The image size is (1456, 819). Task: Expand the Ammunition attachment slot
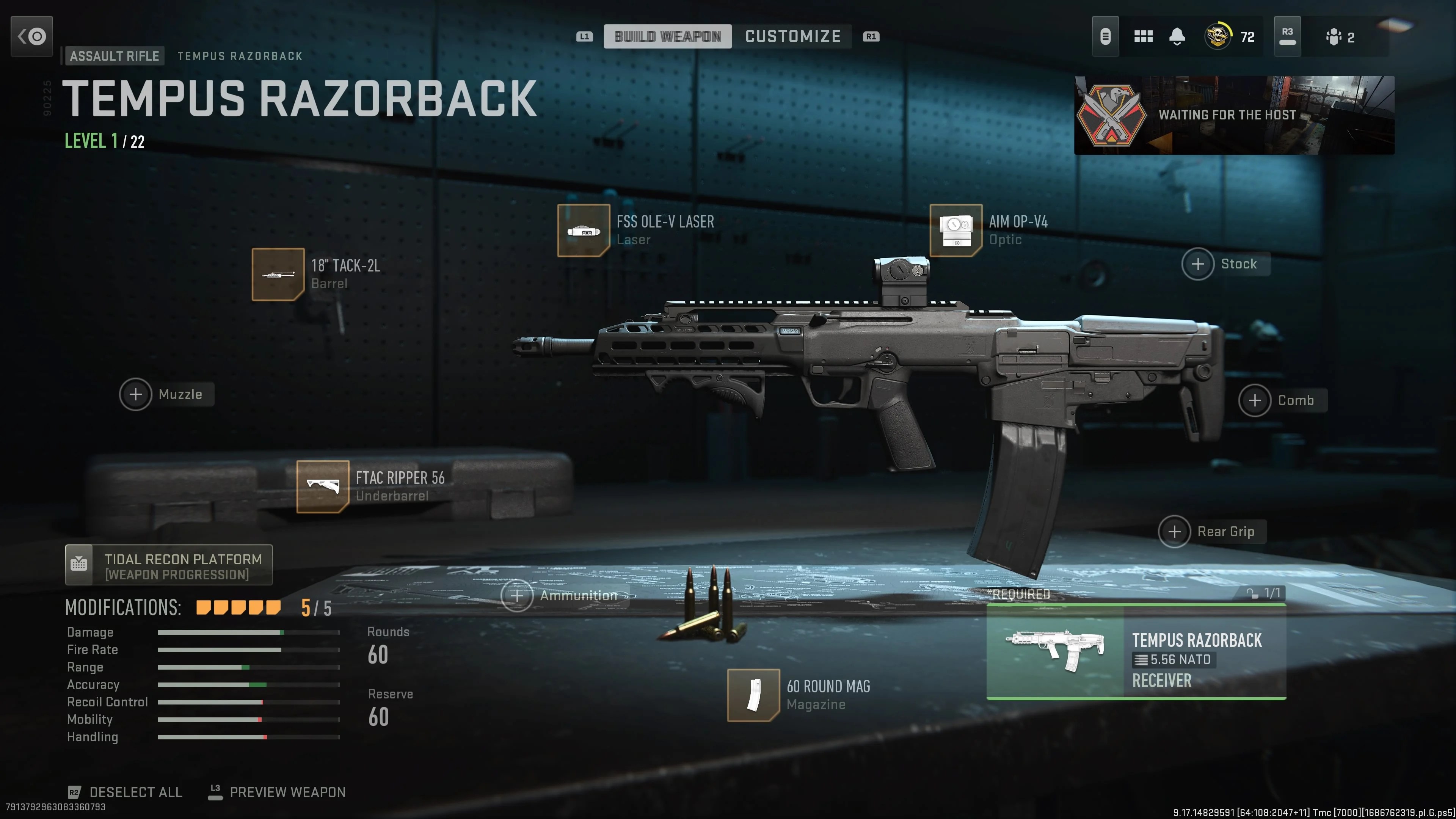[x=518, y=595]
